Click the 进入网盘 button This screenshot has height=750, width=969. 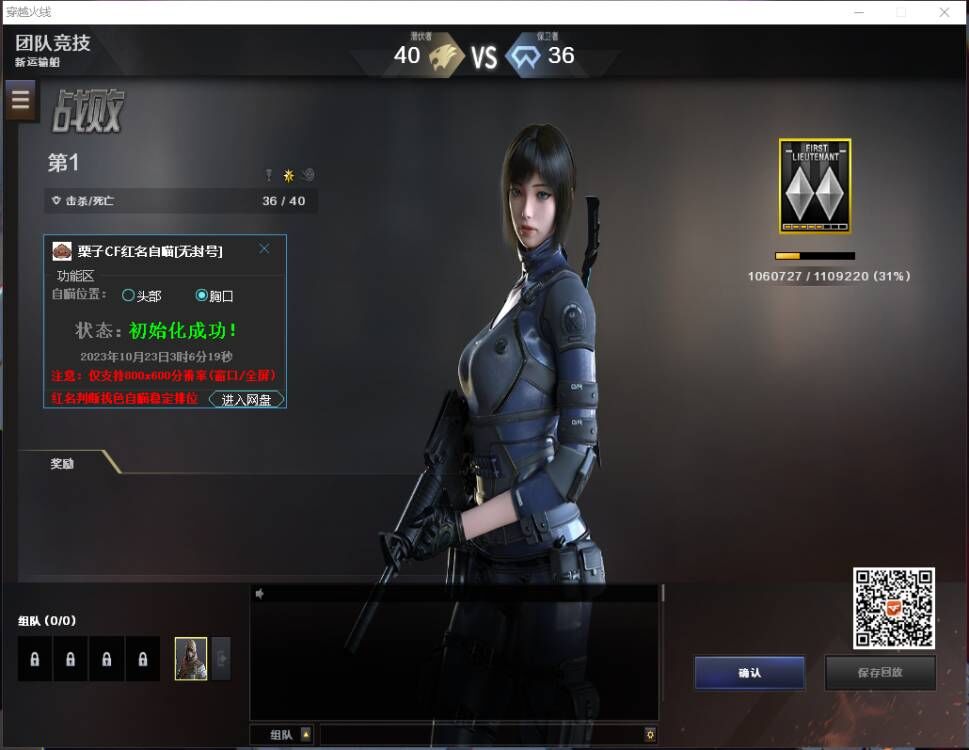click(x=246, y=399)
